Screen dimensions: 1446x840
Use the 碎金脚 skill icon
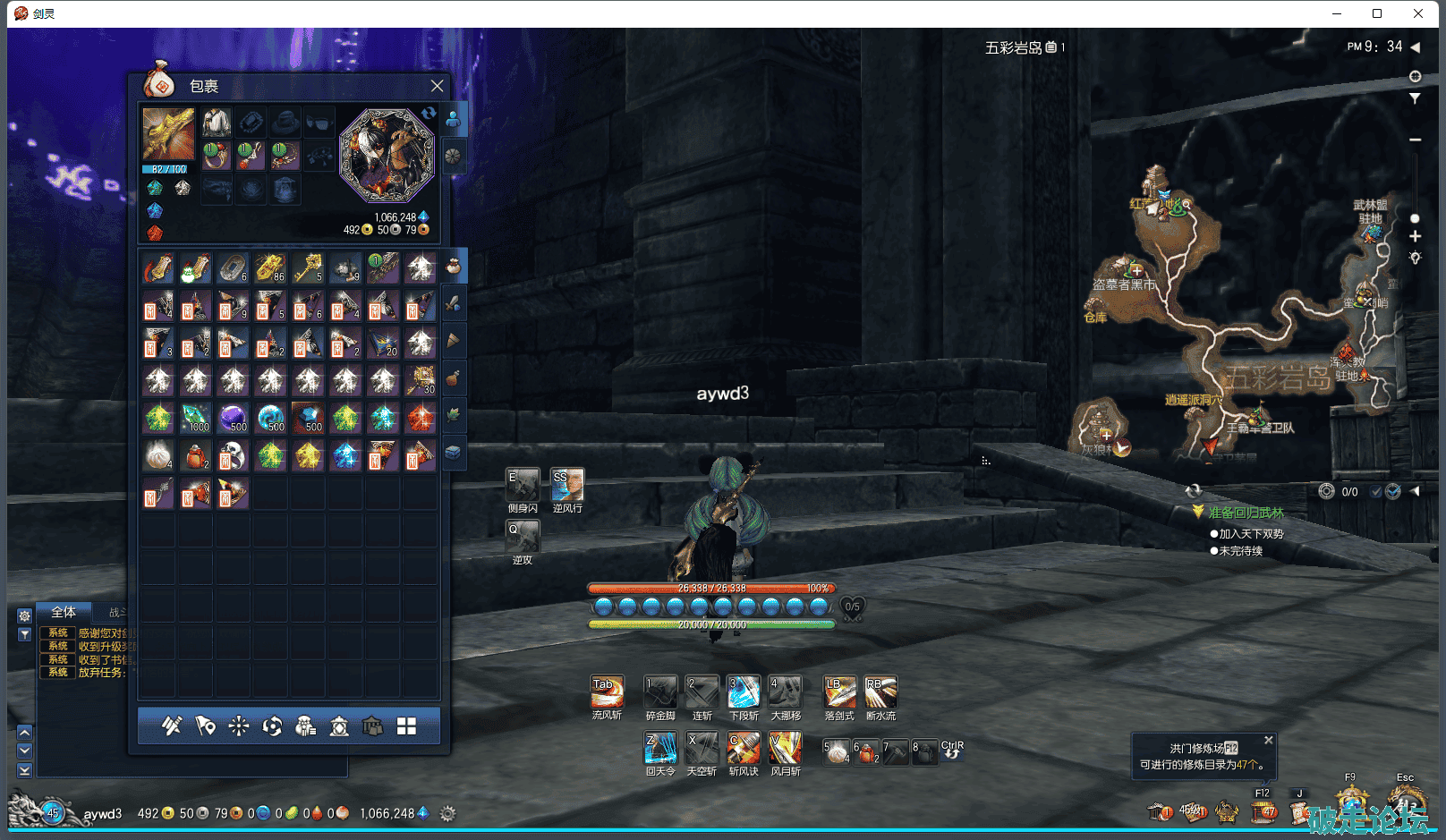pos(660,692)
